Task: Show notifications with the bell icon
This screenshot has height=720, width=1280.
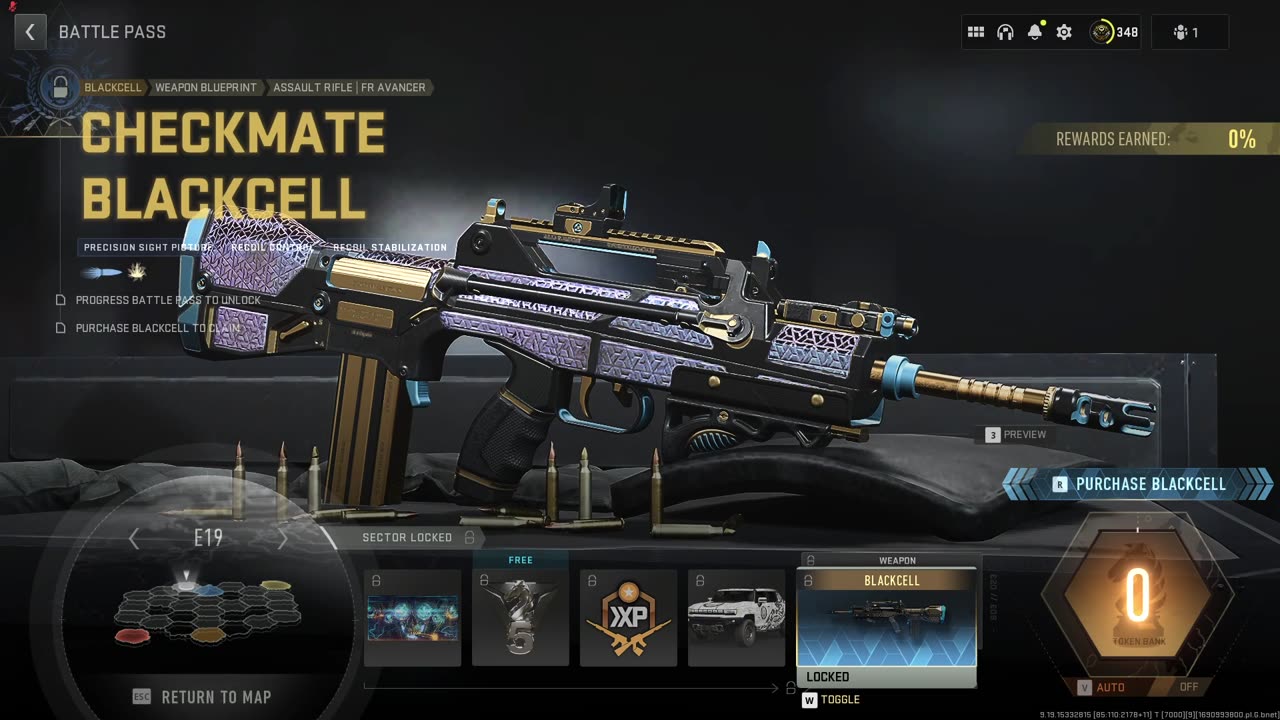Action: tap(1035, 32)
